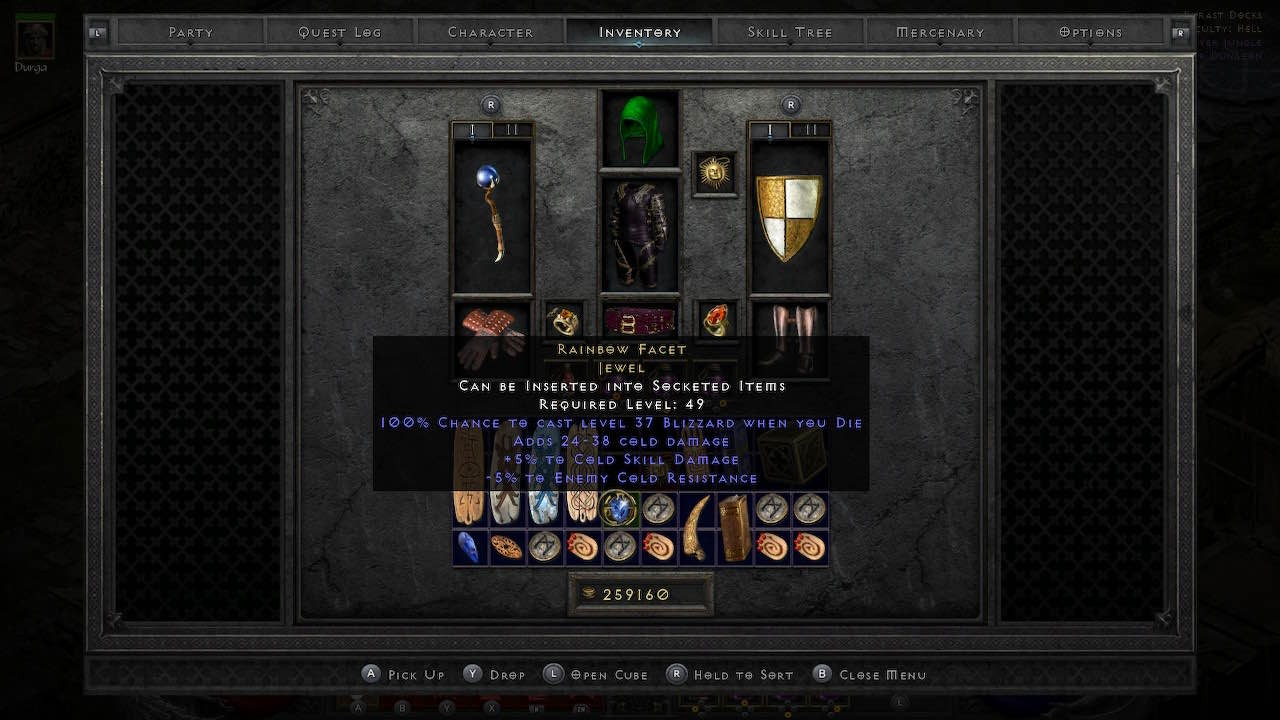1280x720 pixels.
Task: Switch to Weapon Set II on left weapon
Action: coord(512,129)
